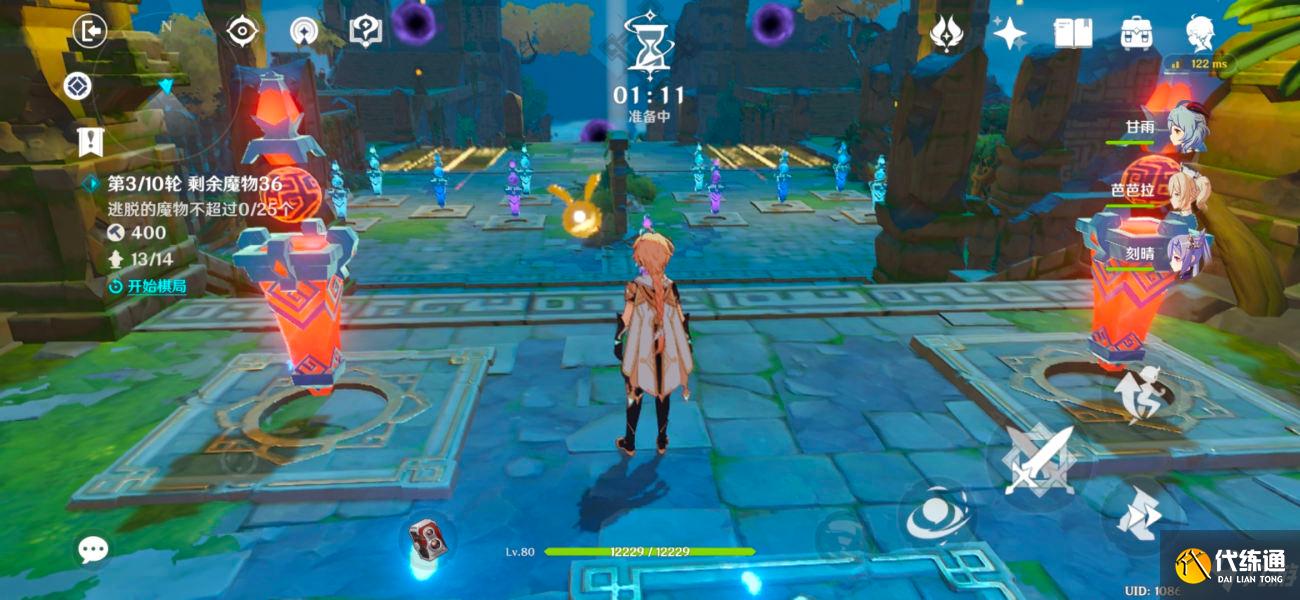Open the backpack inventory
The image size is (1300, 600).
point(1136,33)
